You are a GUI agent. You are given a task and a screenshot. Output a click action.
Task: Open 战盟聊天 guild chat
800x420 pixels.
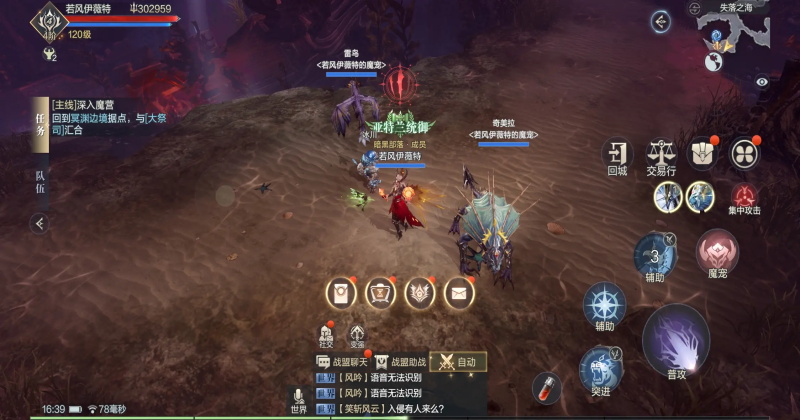(x=342, y=361)
